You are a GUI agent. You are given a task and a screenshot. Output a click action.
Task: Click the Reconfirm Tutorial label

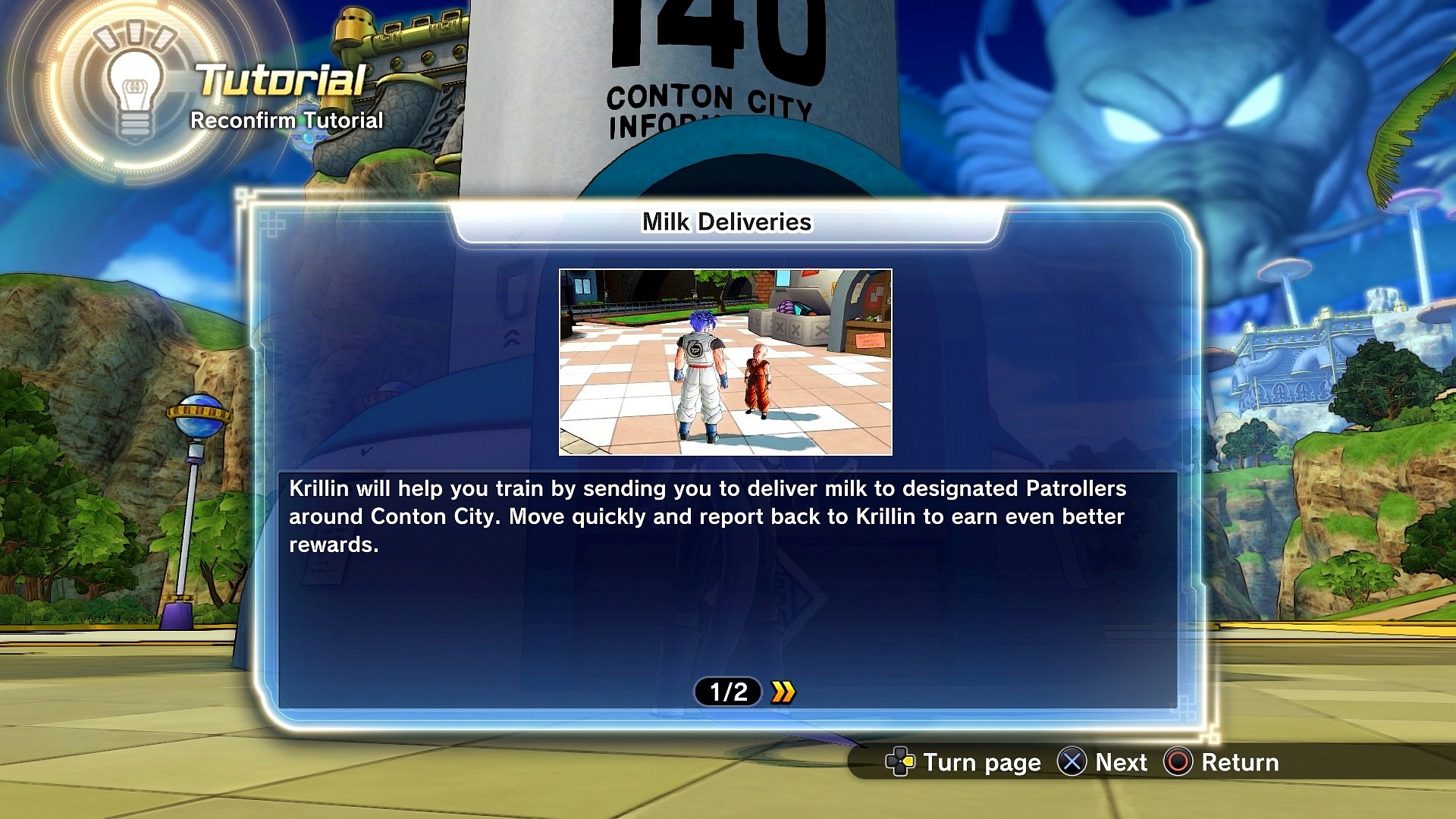pos(287,120)
